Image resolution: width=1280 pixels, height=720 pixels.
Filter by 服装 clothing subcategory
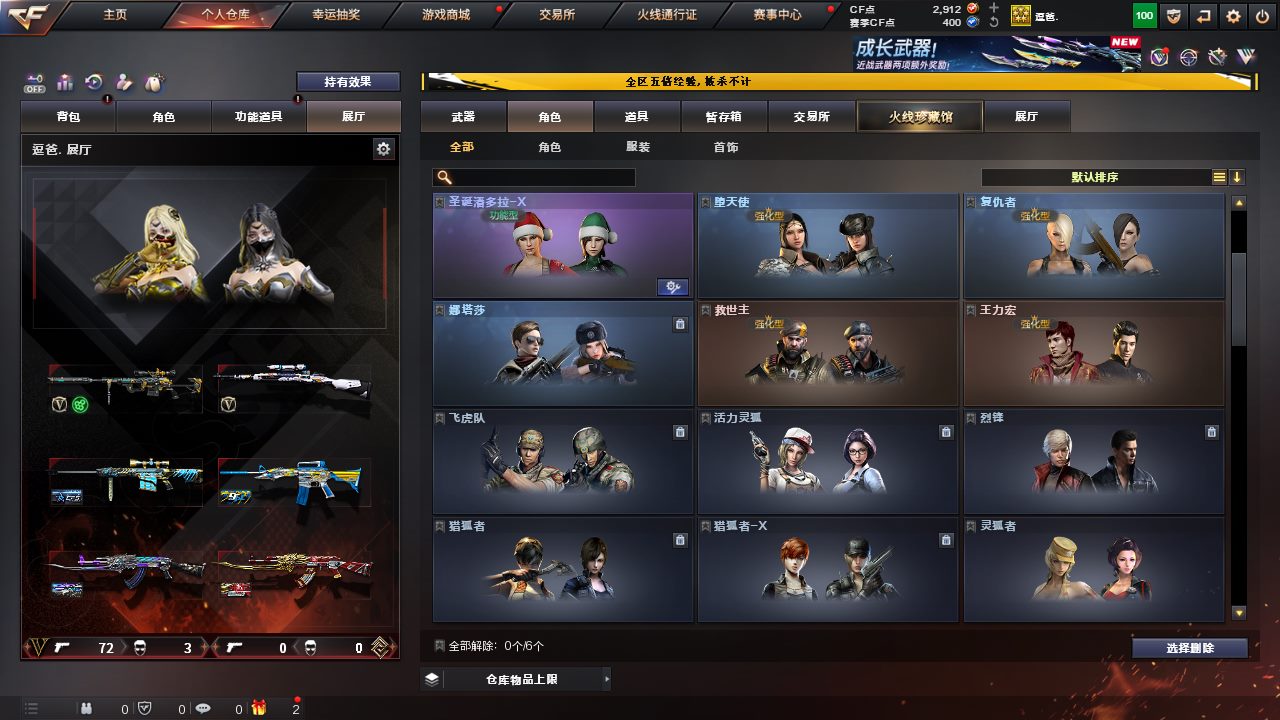pos(638,147)
